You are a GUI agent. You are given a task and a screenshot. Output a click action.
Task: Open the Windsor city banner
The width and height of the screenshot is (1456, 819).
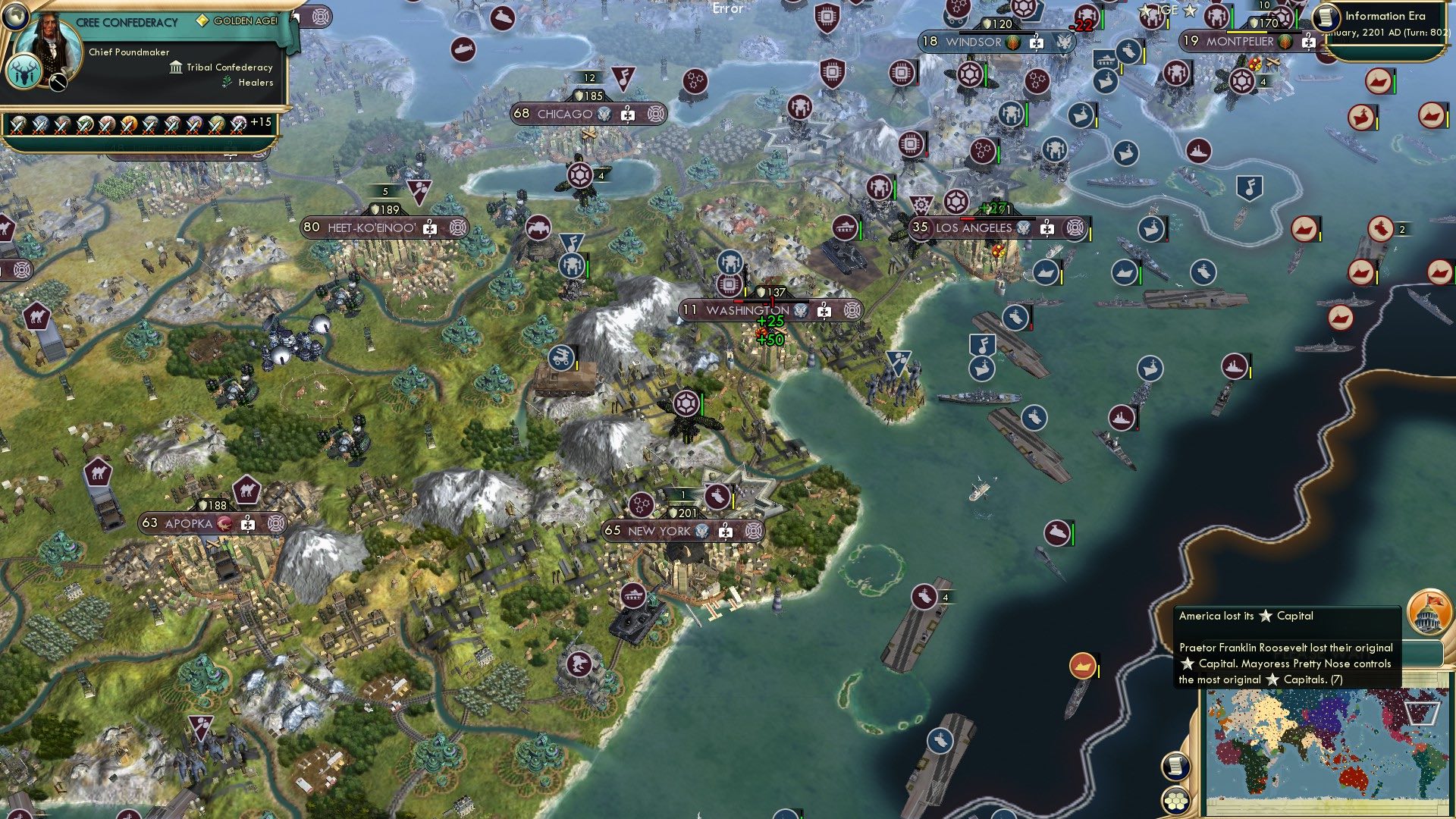973,42
